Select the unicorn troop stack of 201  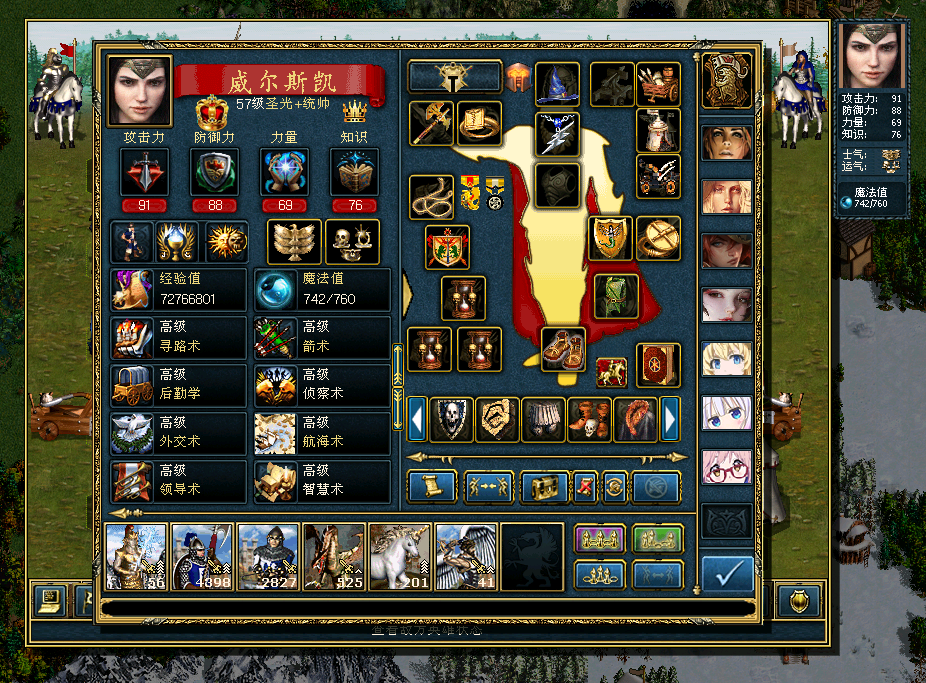click(x=400, y=556)
